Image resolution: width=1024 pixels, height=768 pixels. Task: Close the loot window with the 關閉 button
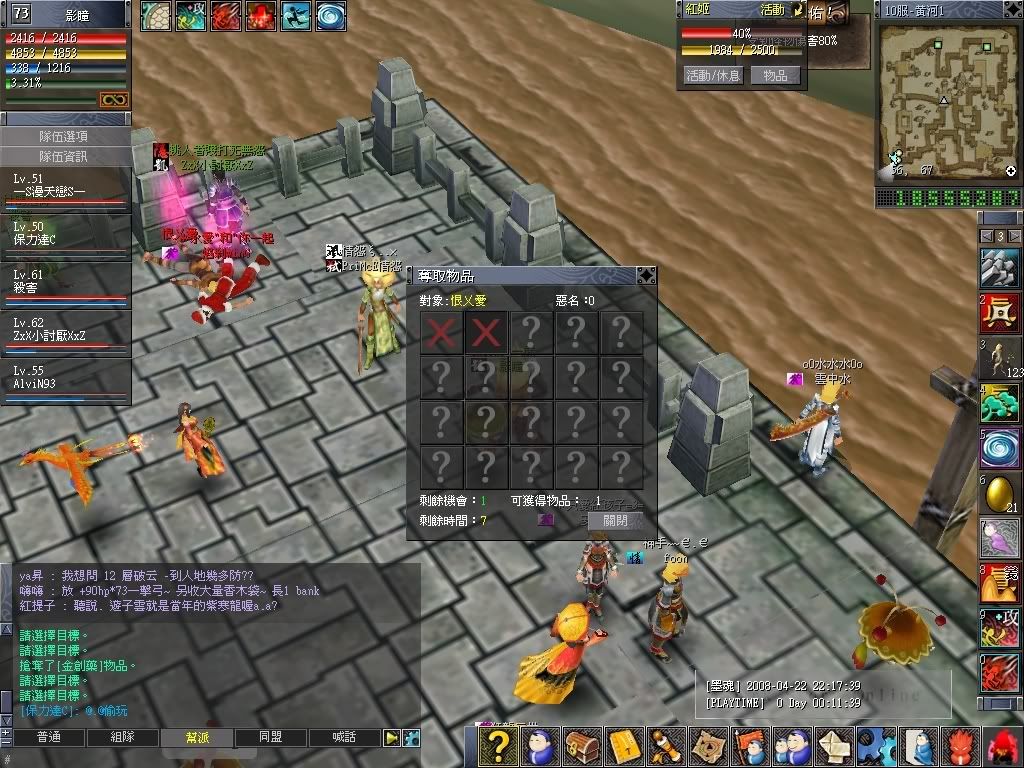[x=615, y=521]
